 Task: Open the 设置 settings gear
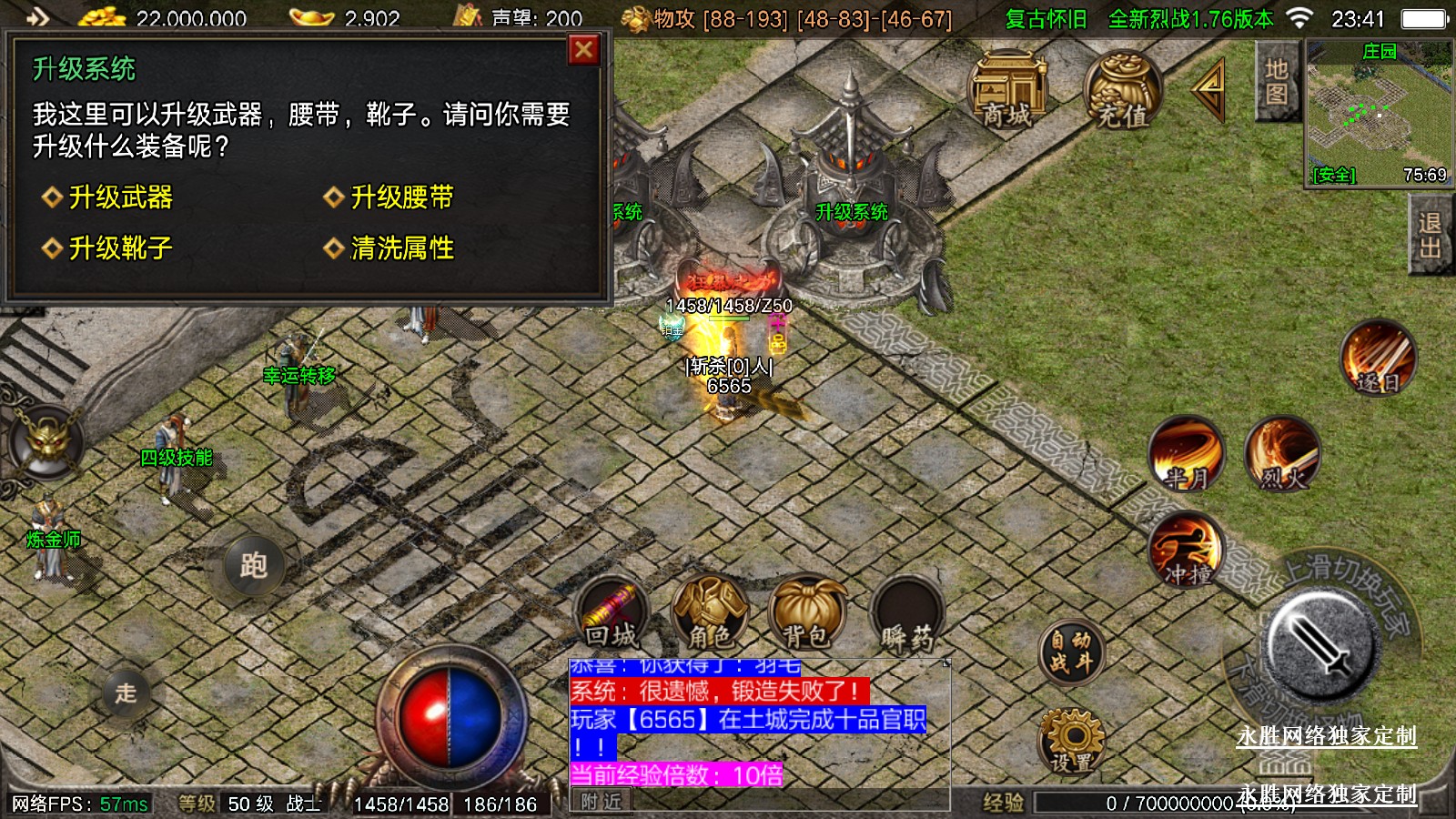[x=1071, y=741]
